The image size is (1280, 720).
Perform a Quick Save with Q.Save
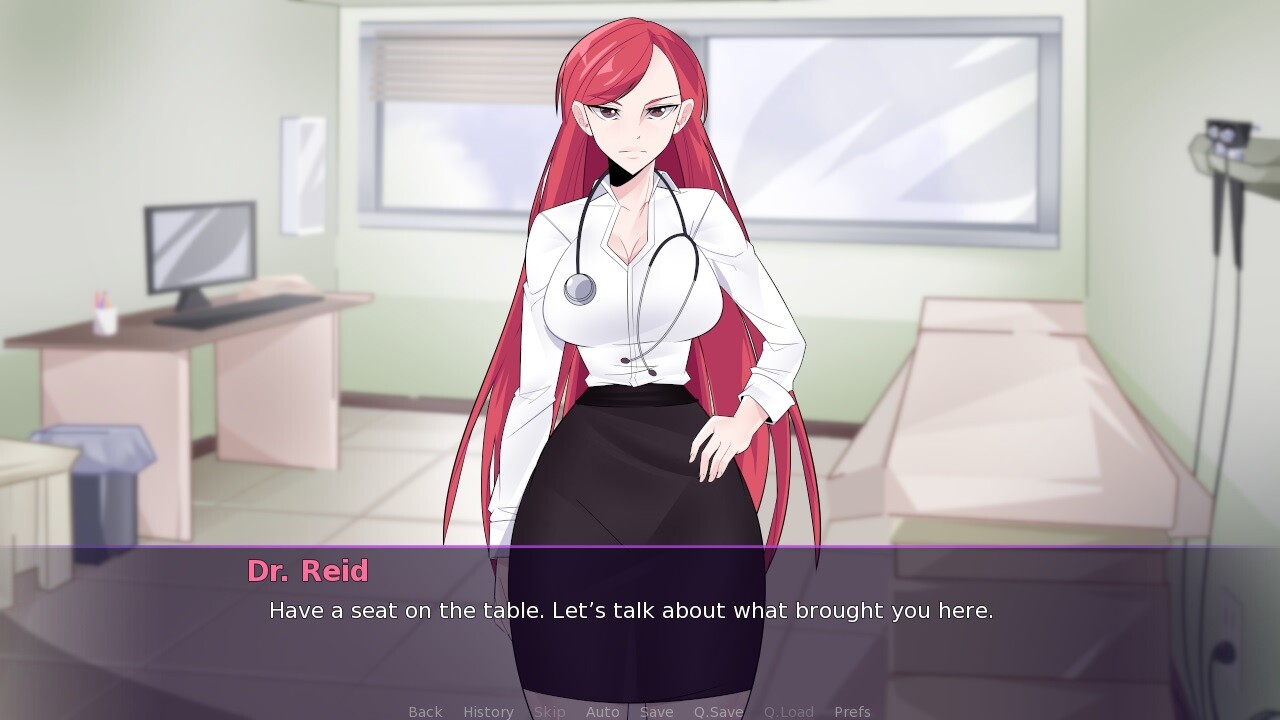pos(716,711)
